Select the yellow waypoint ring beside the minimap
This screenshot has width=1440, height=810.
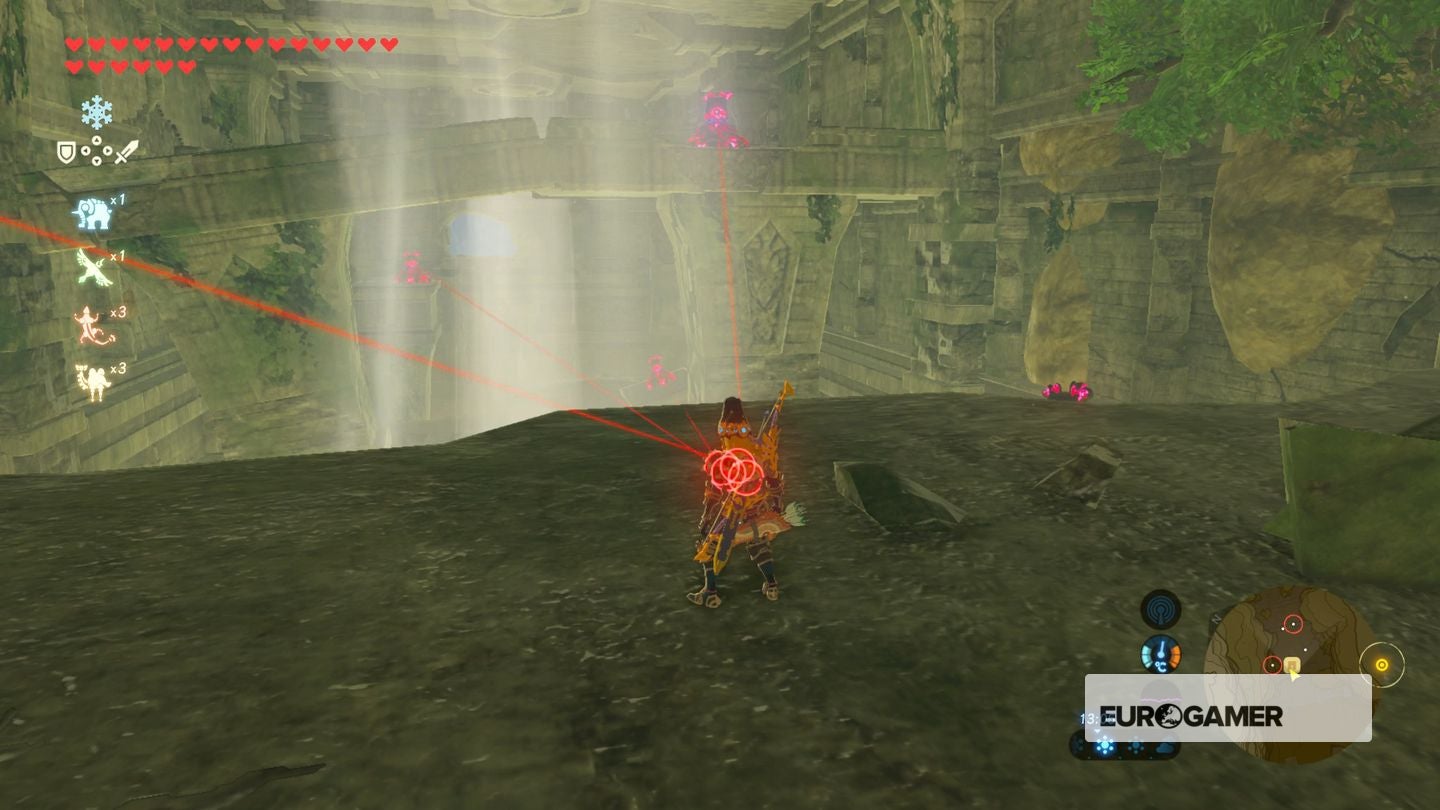tap(1383, 664)
